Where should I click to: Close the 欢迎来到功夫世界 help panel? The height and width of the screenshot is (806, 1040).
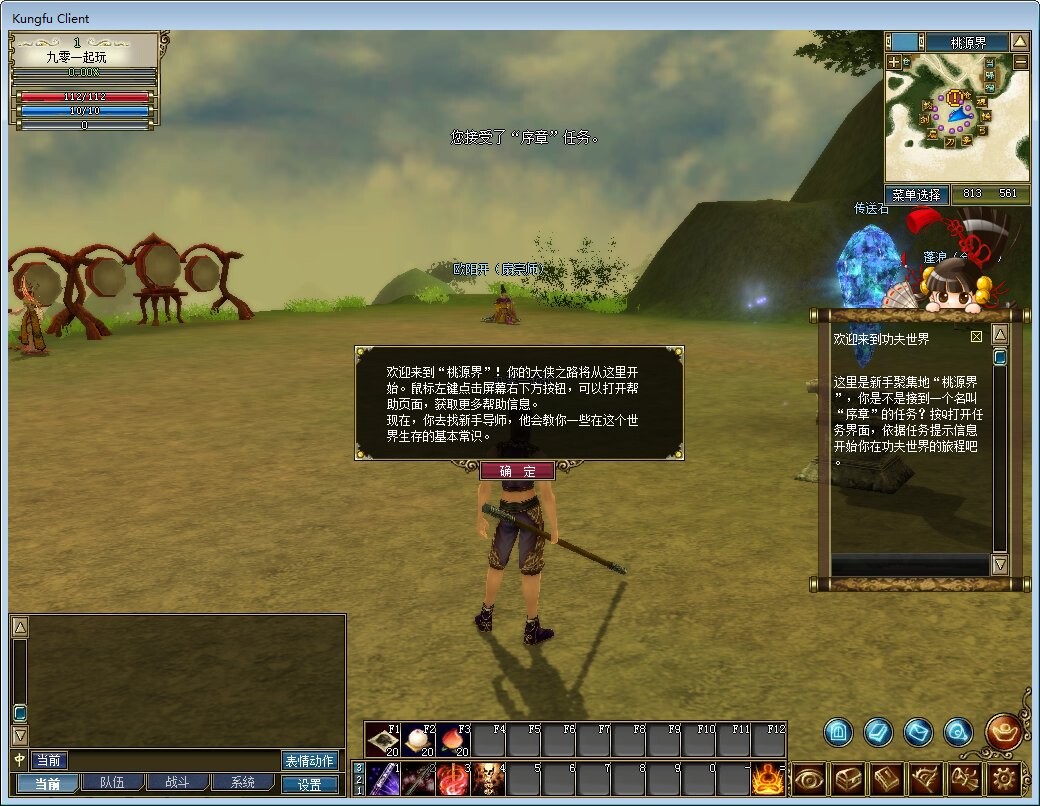pos(976,337)
